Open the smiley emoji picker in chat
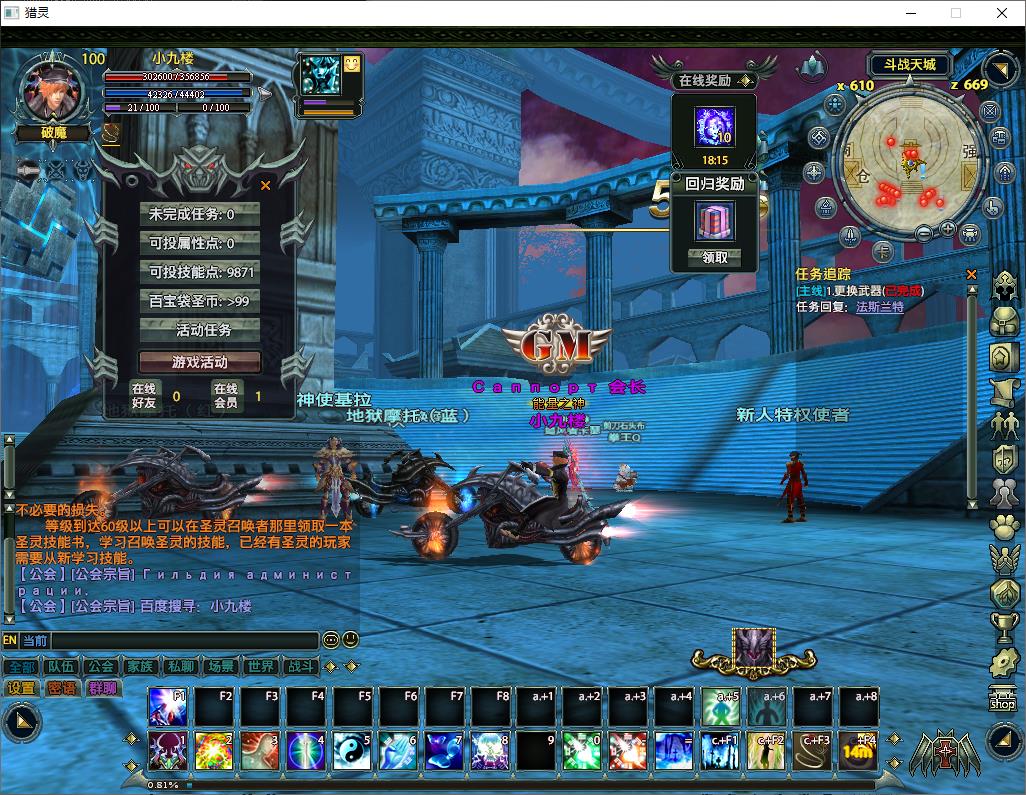This screenshot has height=795, width=1026. pos(350,640)
